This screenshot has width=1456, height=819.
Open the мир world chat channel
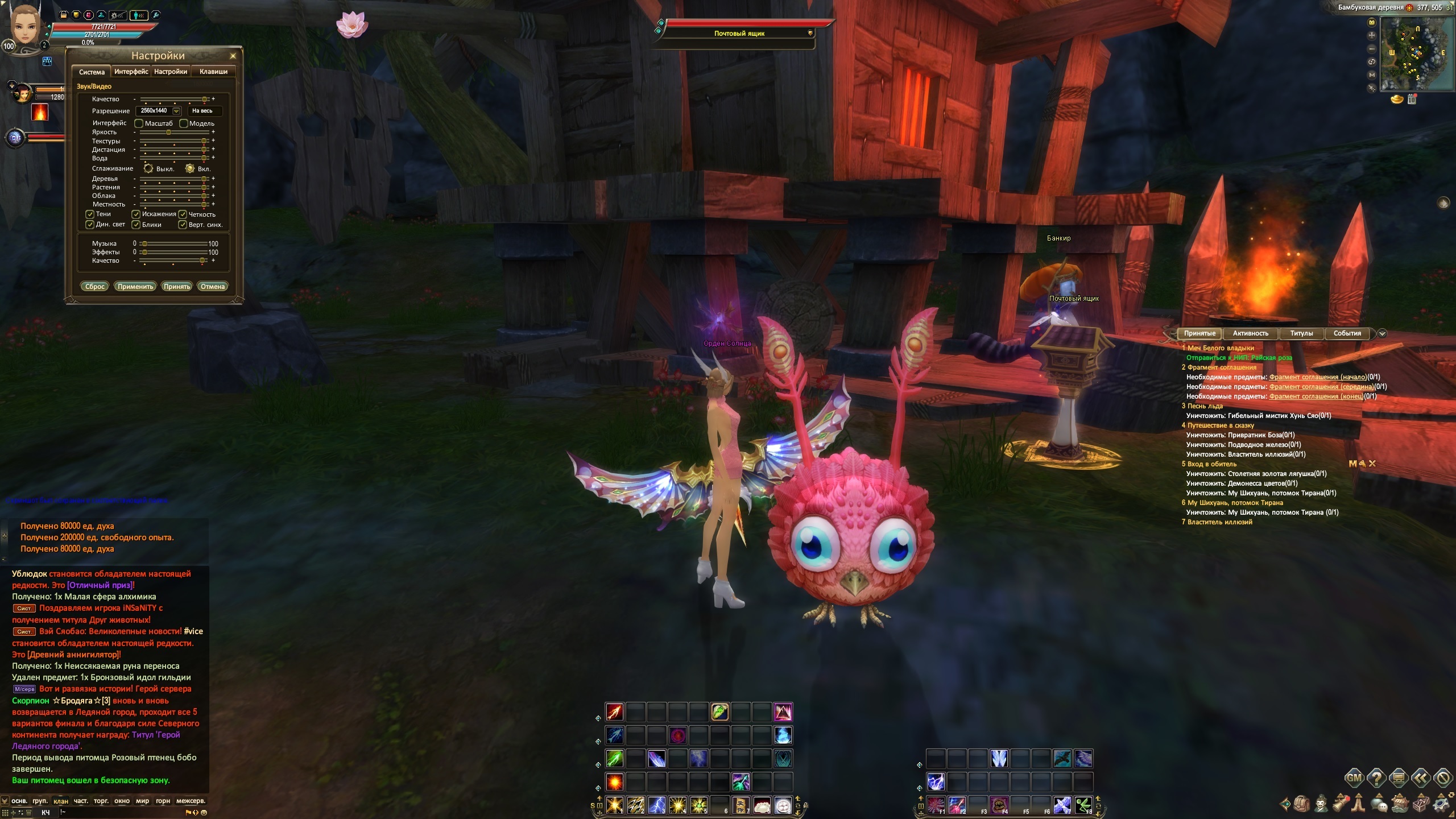coord(142,801)
